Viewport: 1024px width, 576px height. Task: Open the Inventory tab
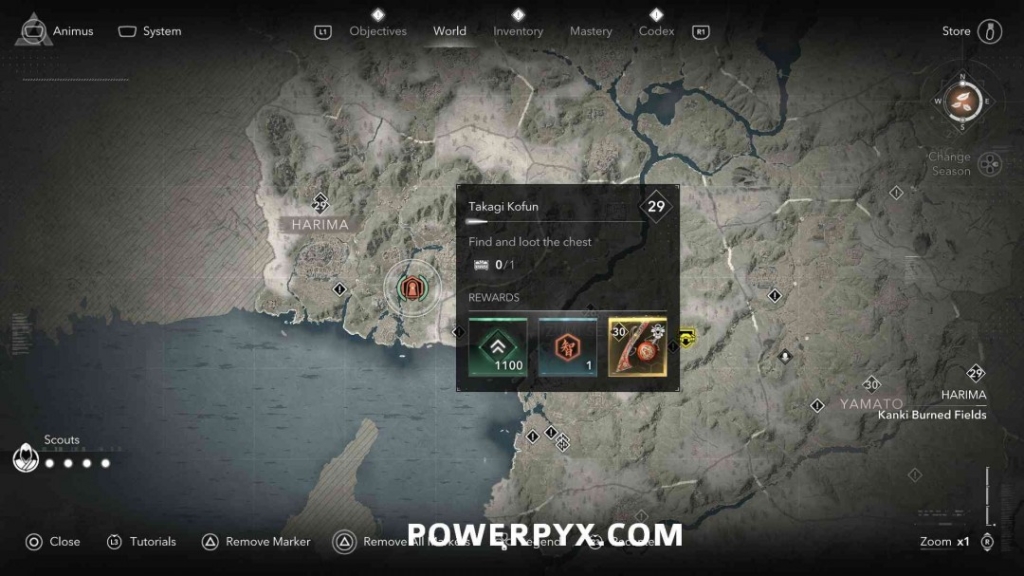[x=518, y=31]
